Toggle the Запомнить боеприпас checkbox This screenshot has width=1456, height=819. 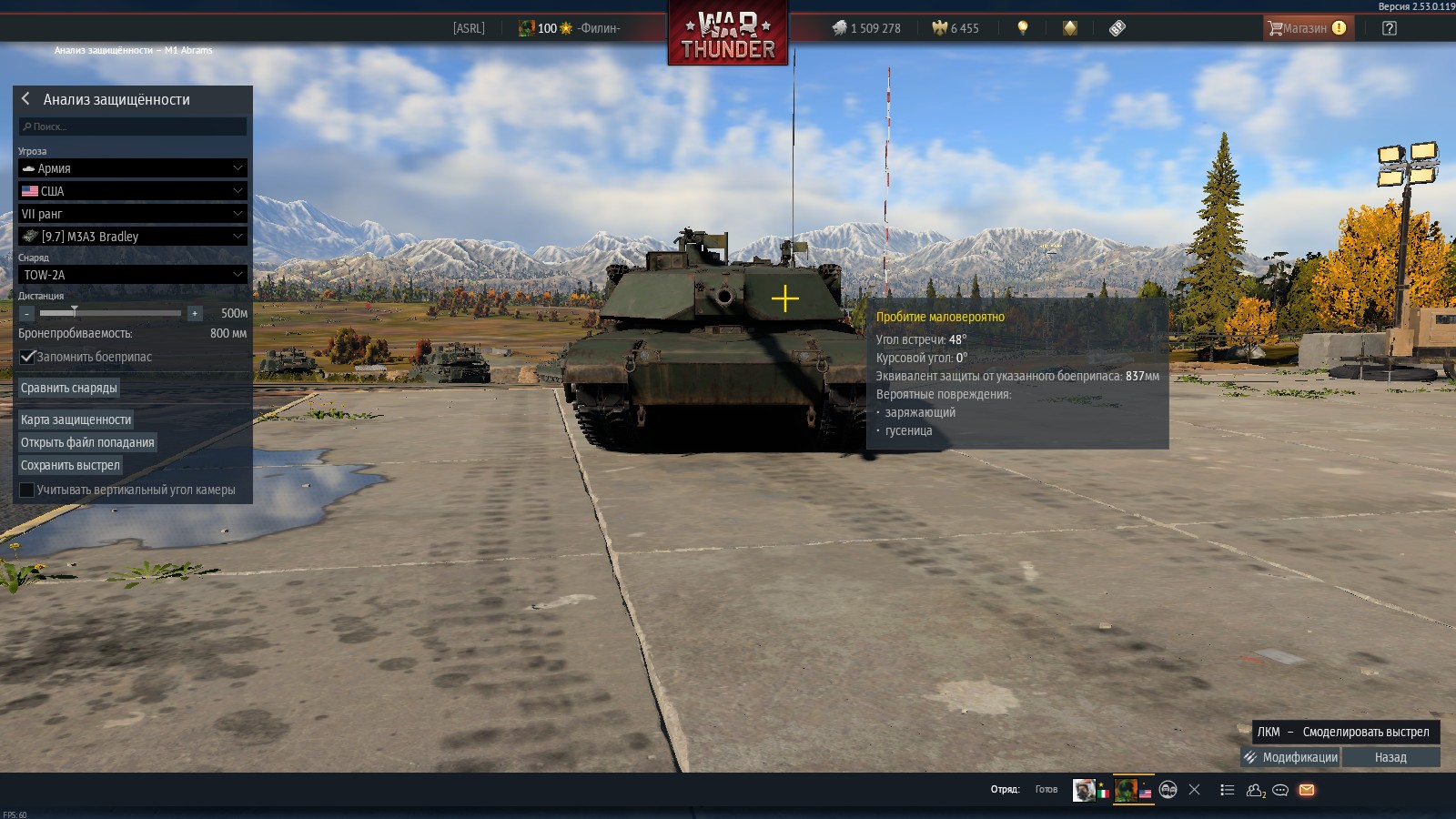[x=28, y=357]
